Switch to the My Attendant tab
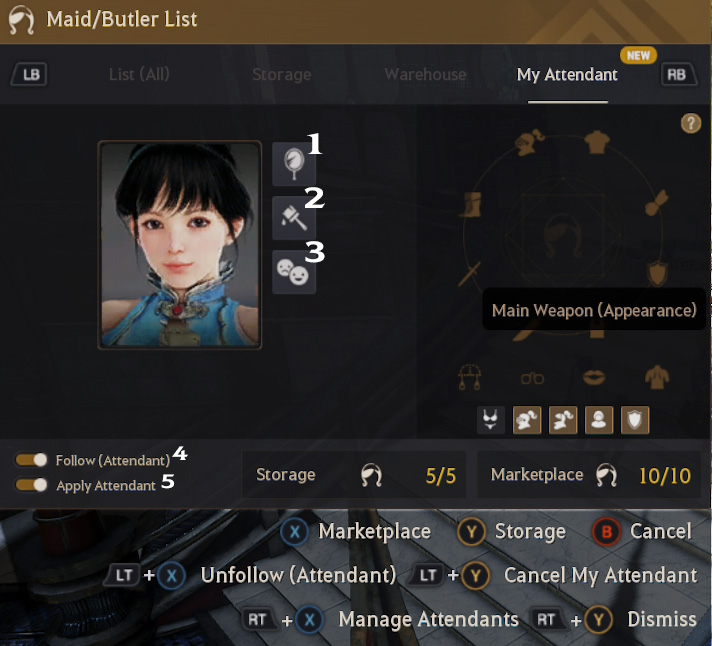Image resolution: width=712 pixels, height=646 pixels. pyautogui.click(x=567, y=74)
